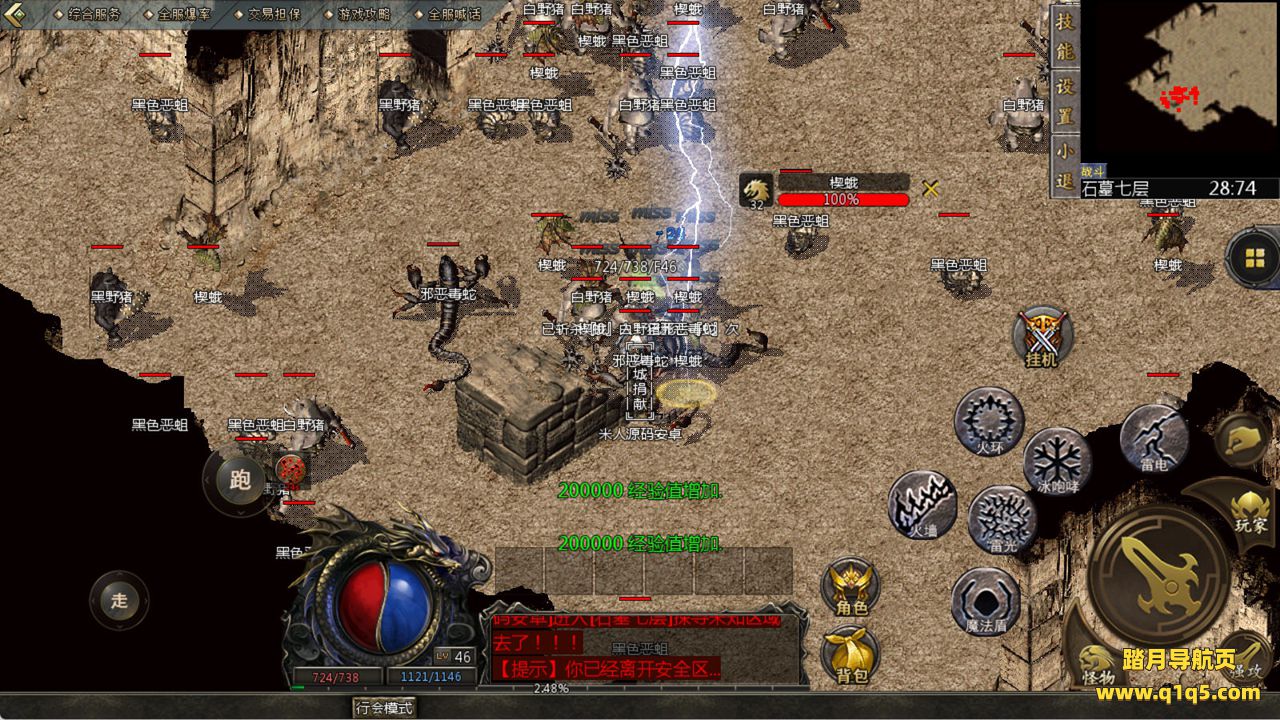This screenshot has width=1280, height=720.
Task: Open the 综合服务 menu
Action: [94, 14]
